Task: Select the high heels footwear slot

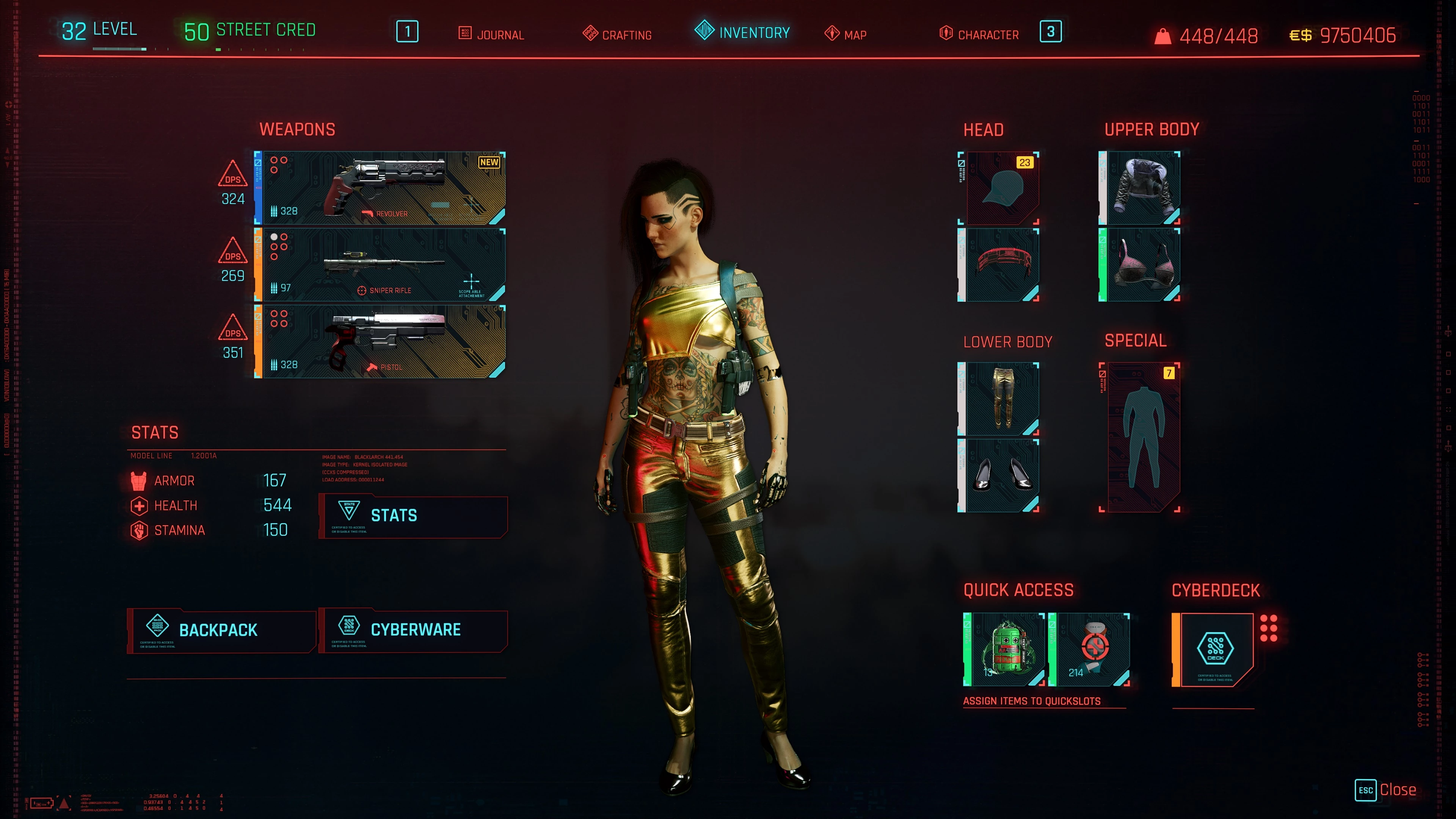Action: coord(999,475)
